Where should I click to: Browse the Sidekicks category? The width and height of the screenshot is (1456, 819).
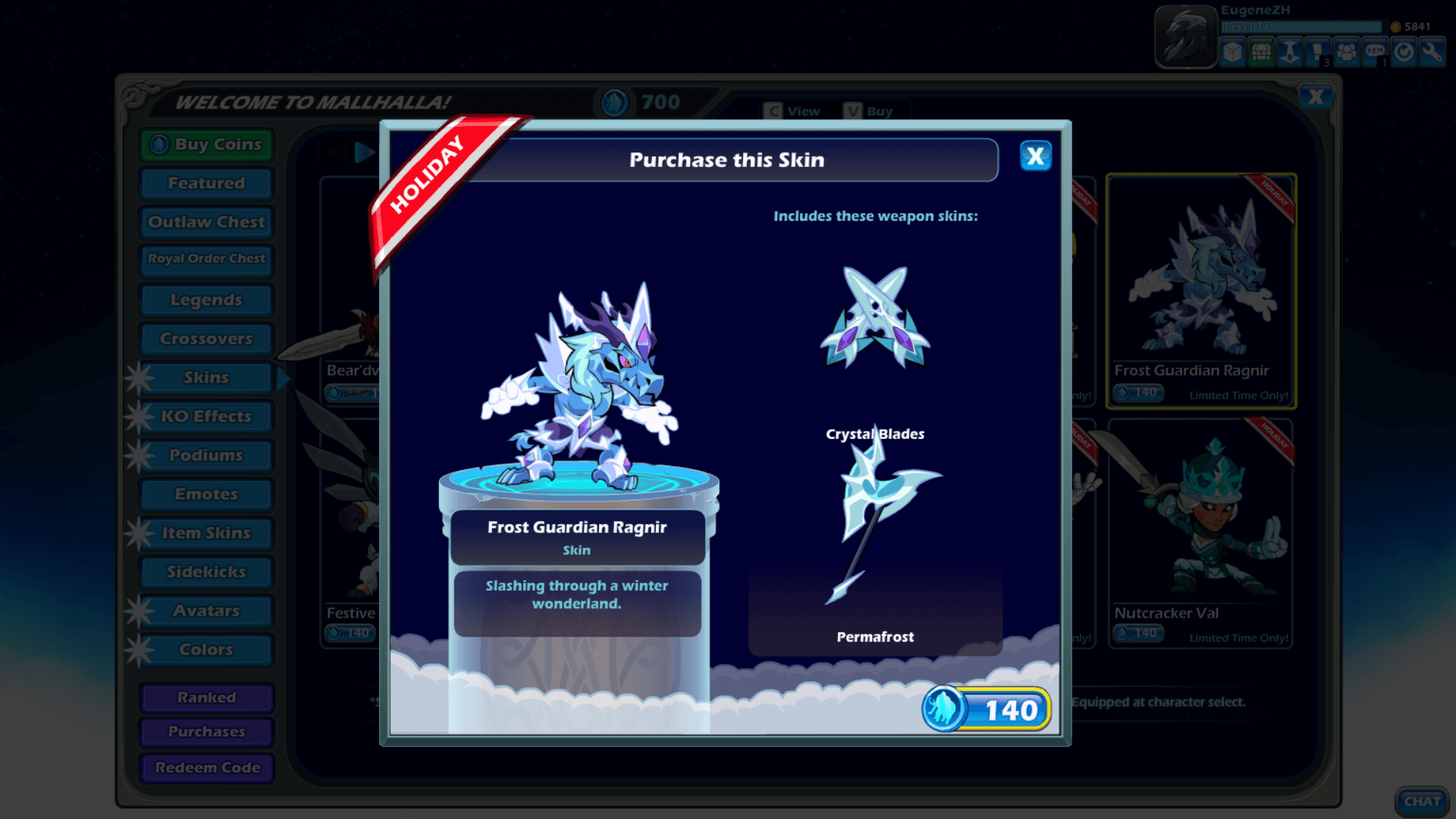tap(206, 572)
